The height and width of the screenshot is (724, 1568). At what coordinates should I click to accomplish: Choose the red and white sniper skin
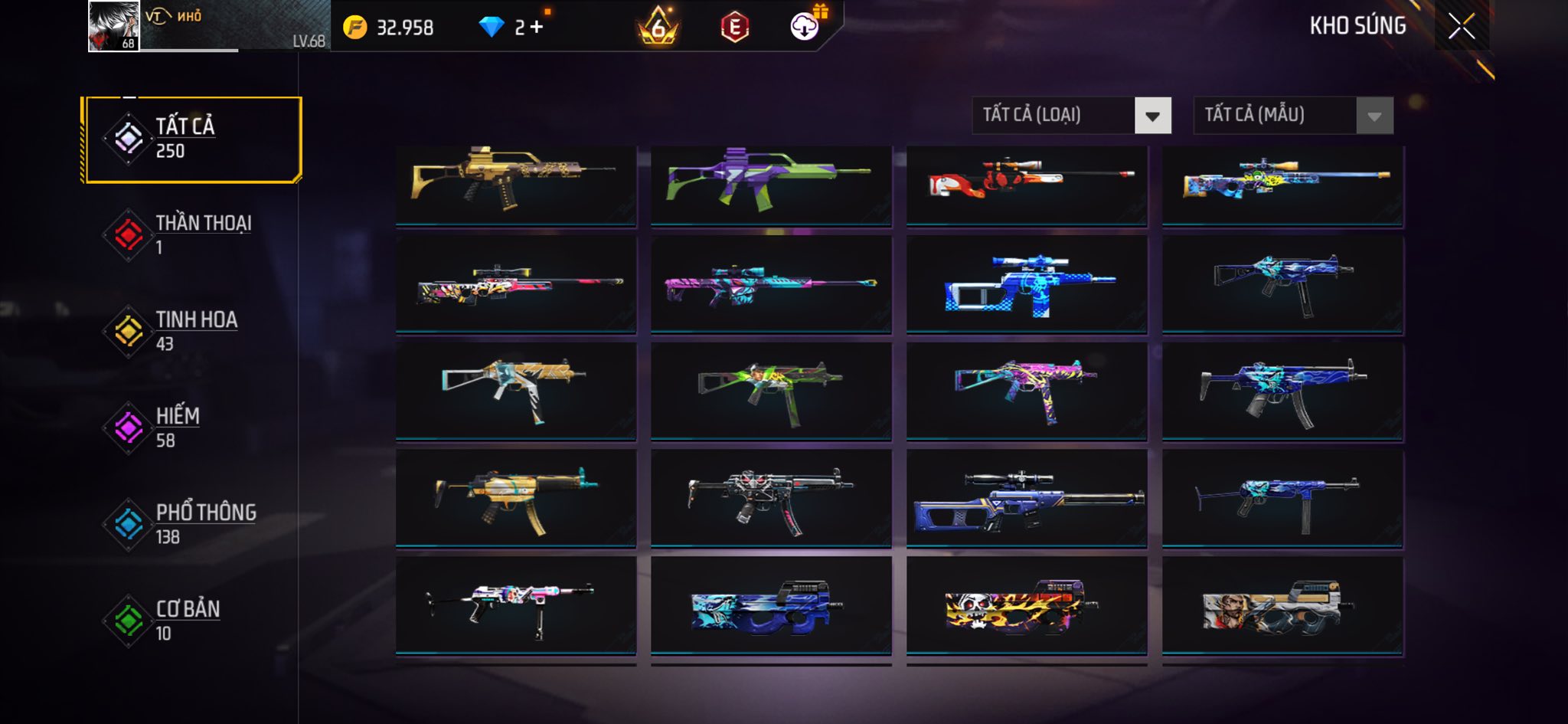pyautogui.click(x=1027, y=185)
